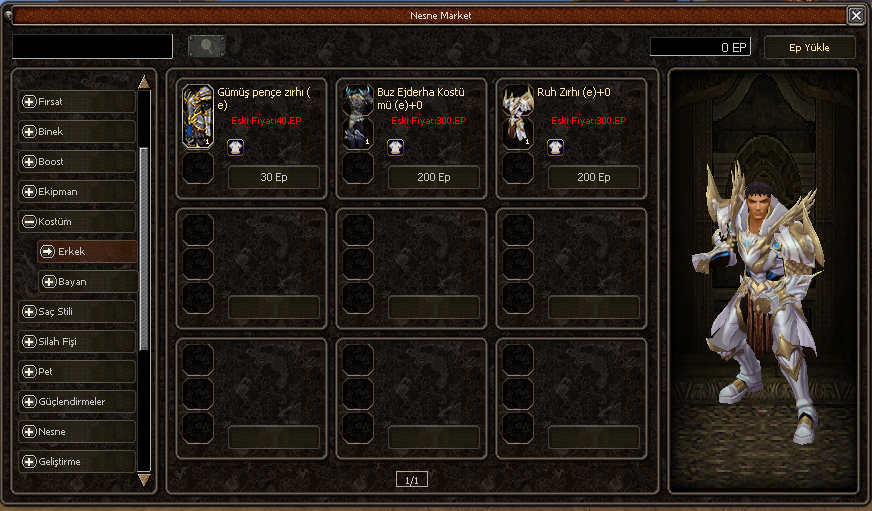This screenshot has height=511, width=872.
Task: Choose the Erkek costume subcategory
Action: [x=87, y=251]
